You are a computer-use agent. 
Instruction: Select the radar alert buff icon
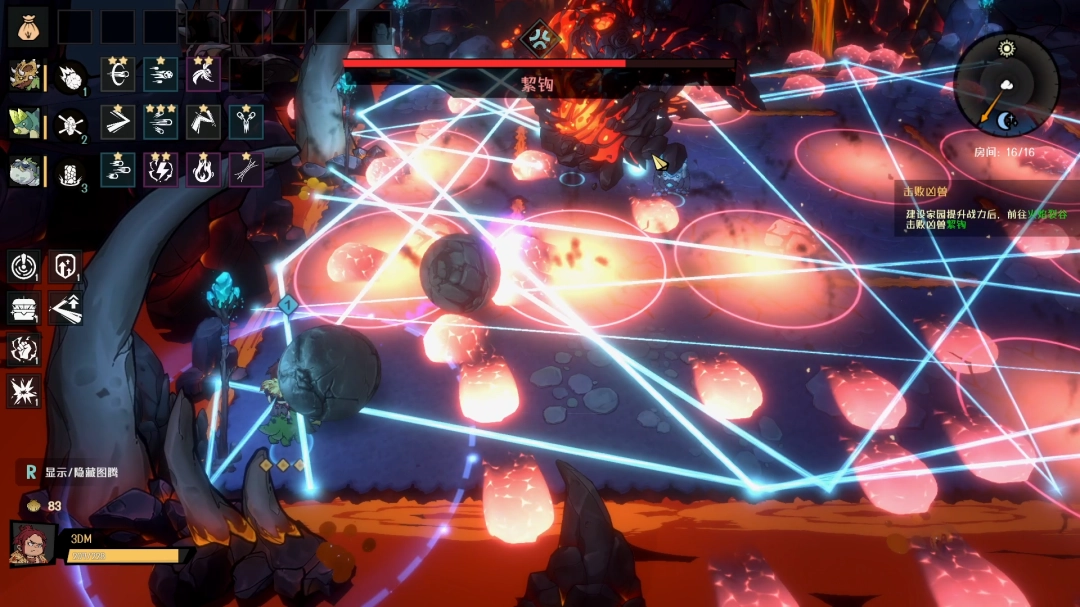coord(23,267)
